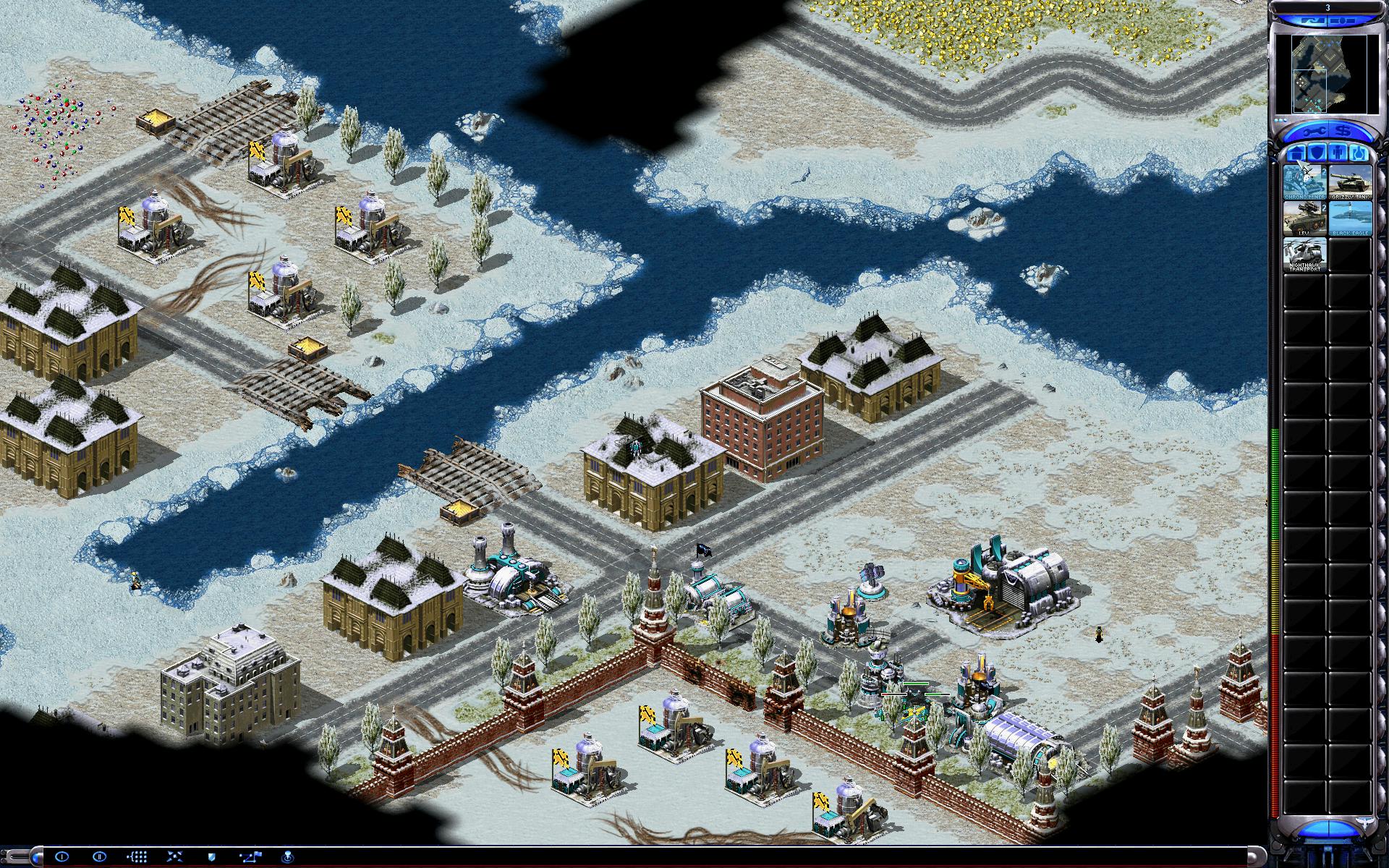Switch to the infantry build tab
The height and width of the screenshot is (868, 1389).
point(1337,153)
